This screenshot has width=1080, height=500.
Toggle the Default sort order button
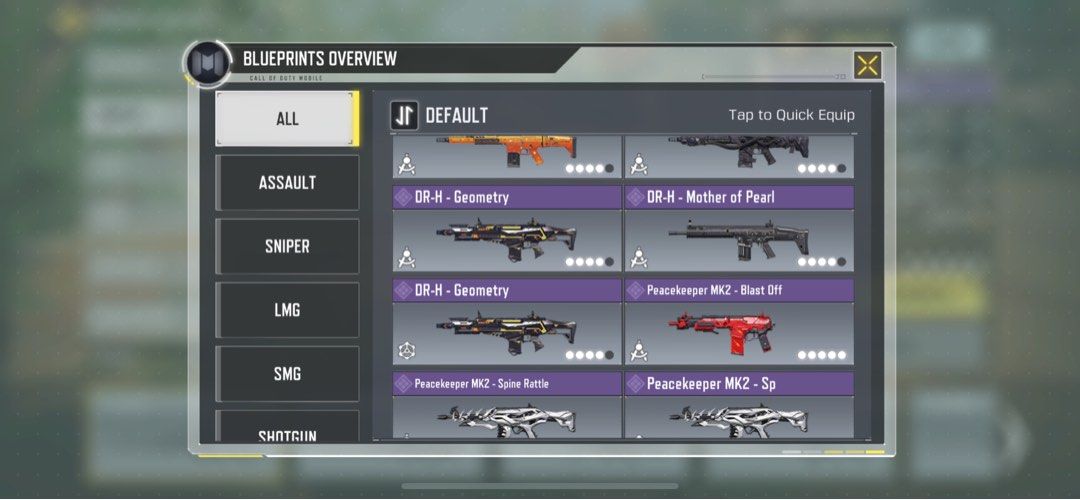[x=404, y=115]
